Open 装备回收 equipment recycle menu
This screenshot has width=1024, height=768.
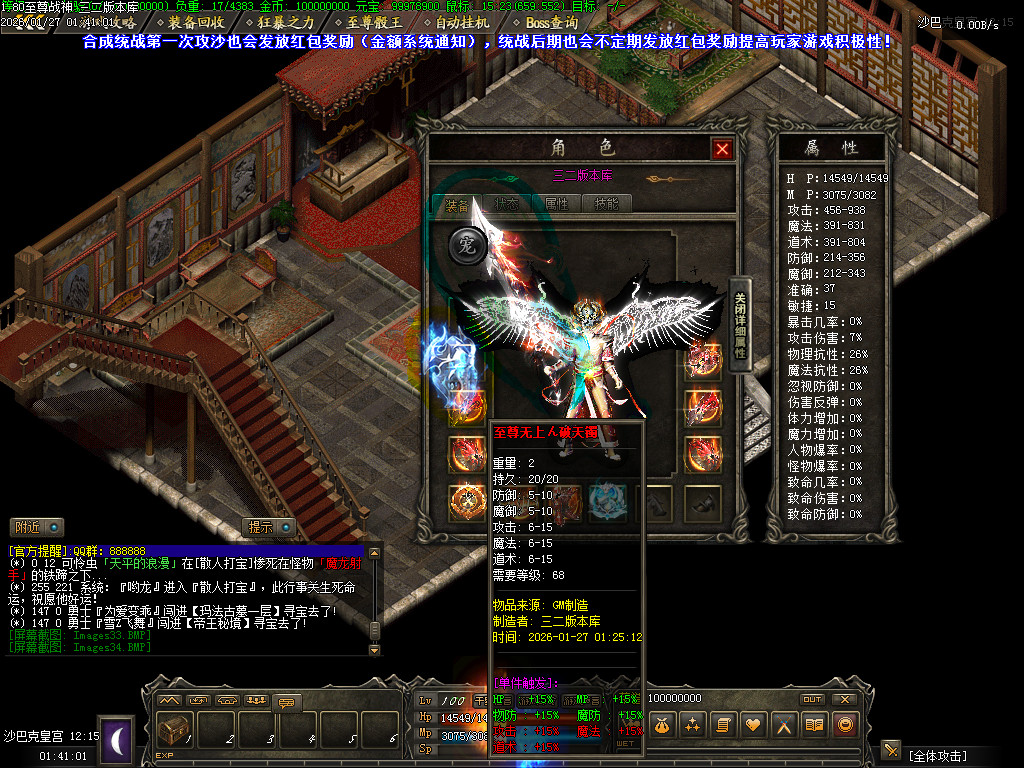click(x=196, y=22)
